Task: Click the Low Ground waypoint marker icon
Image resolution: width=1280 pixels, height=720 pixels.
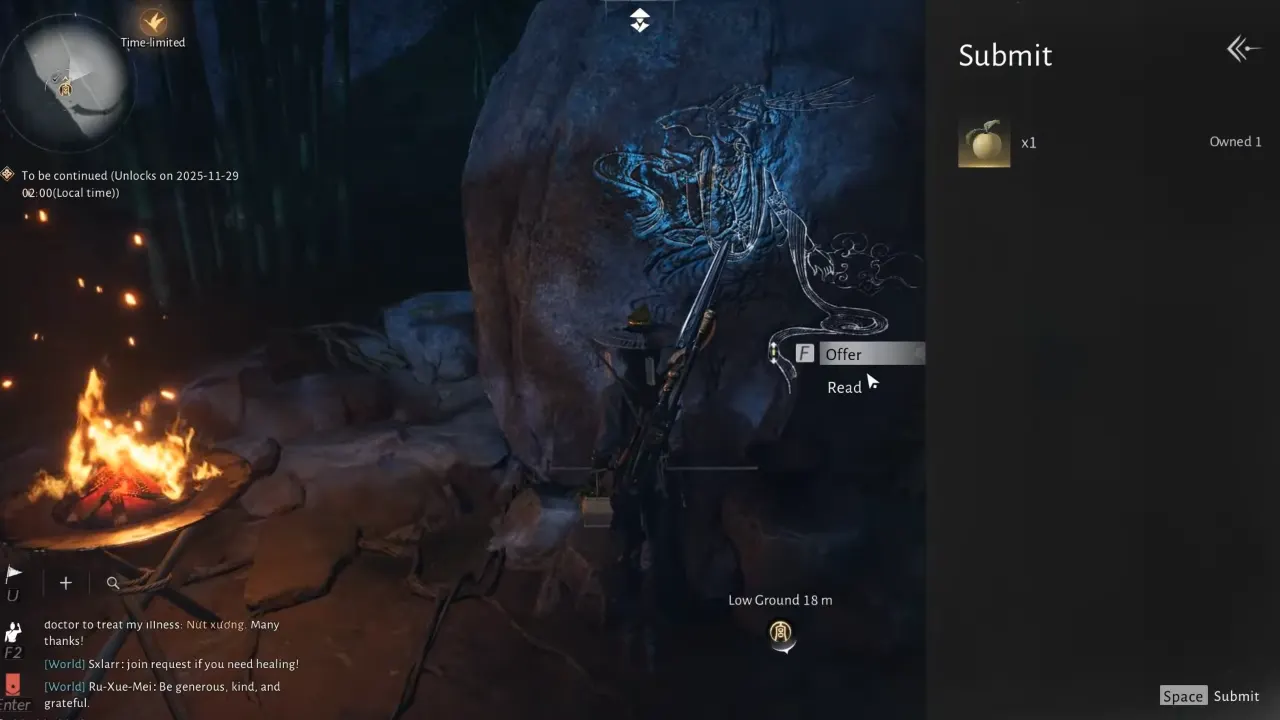Action: pos(781,633)
